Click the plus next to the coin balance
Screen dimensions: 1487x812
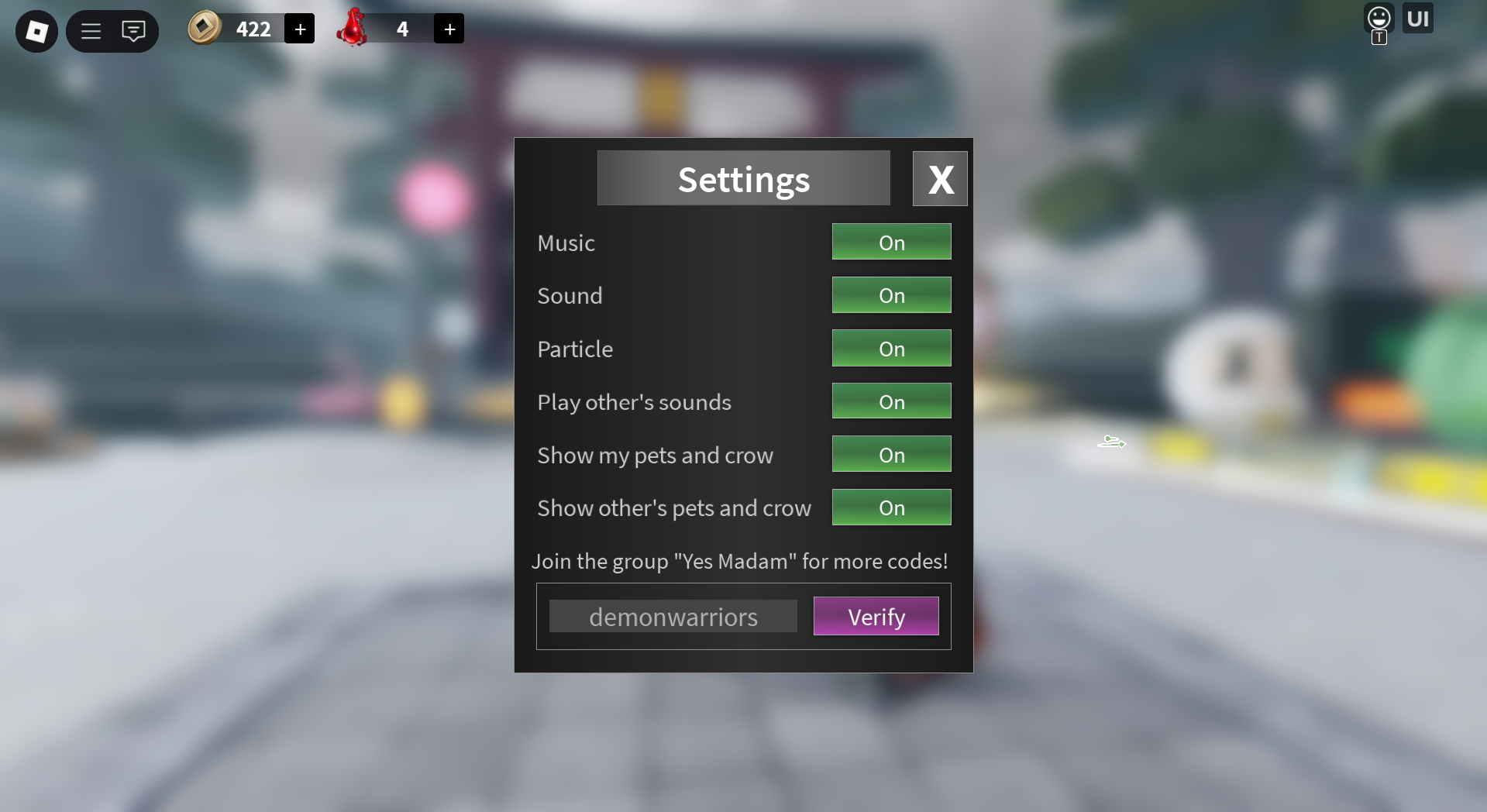300,28
